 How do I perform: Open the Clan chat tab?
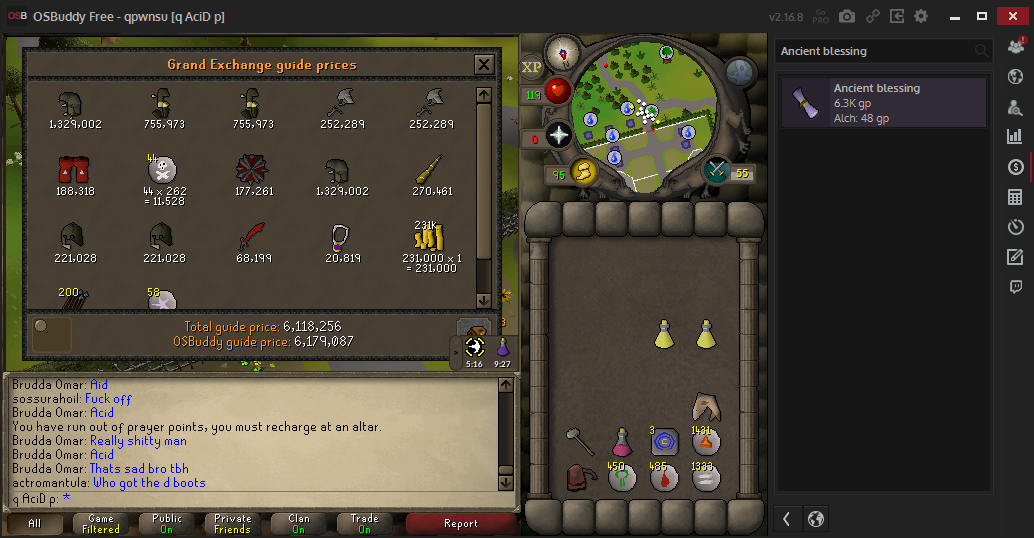pos(298,523)
